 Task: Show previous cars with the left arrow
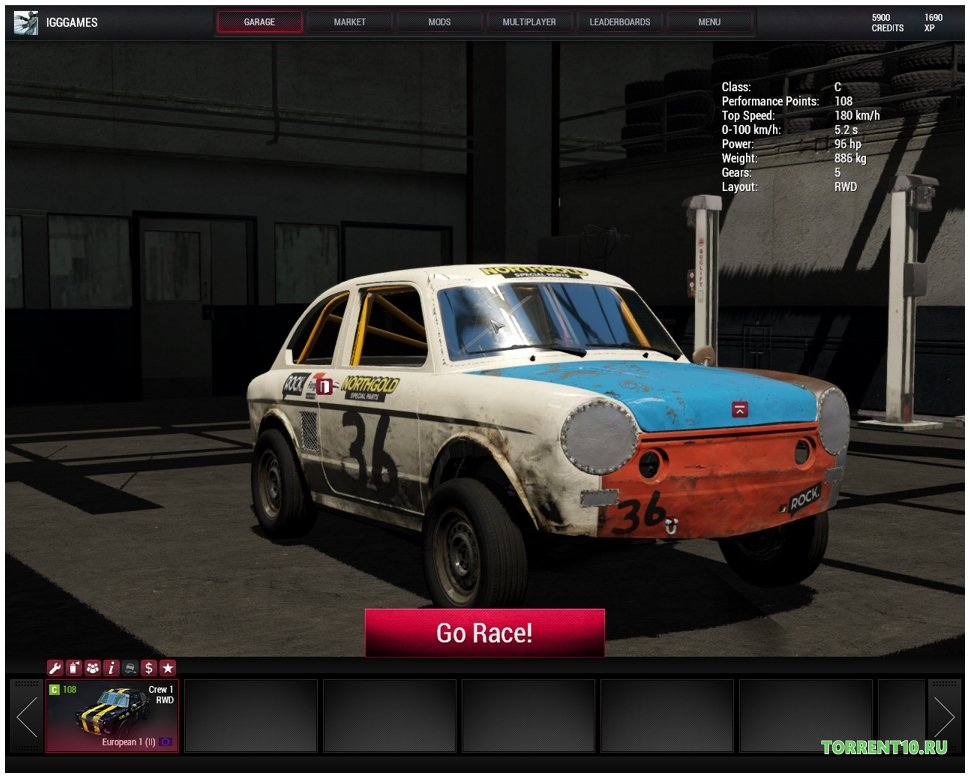click(x=26, y=715)
